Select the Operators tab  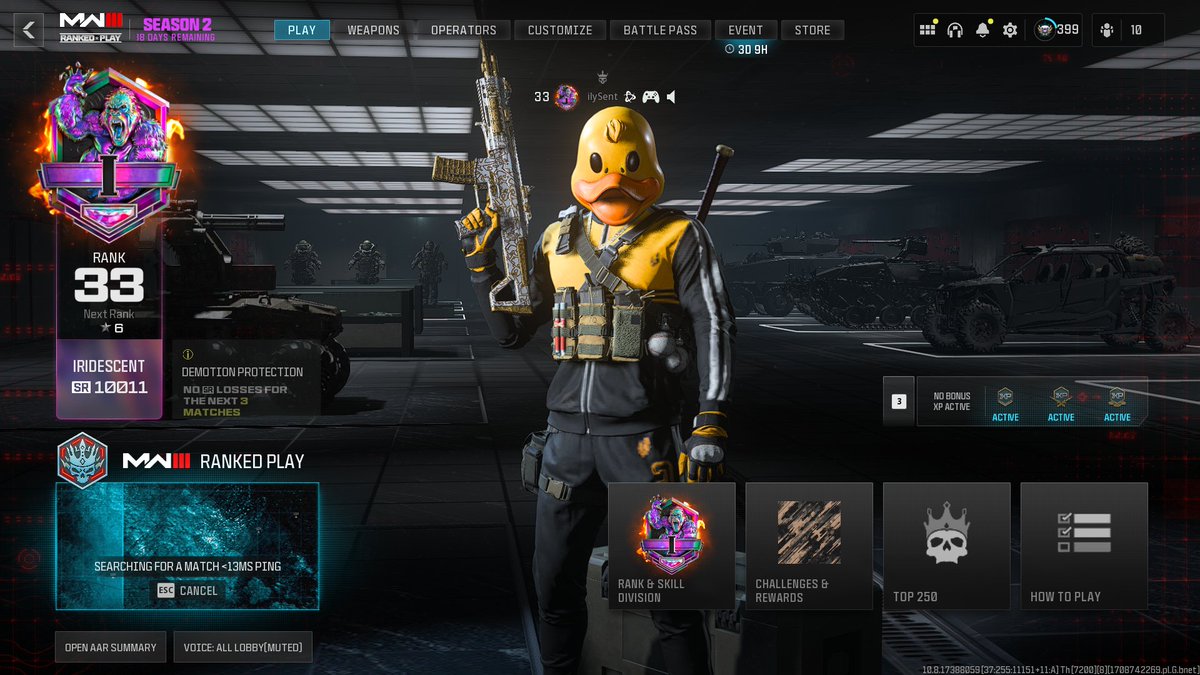click(463, 30)
